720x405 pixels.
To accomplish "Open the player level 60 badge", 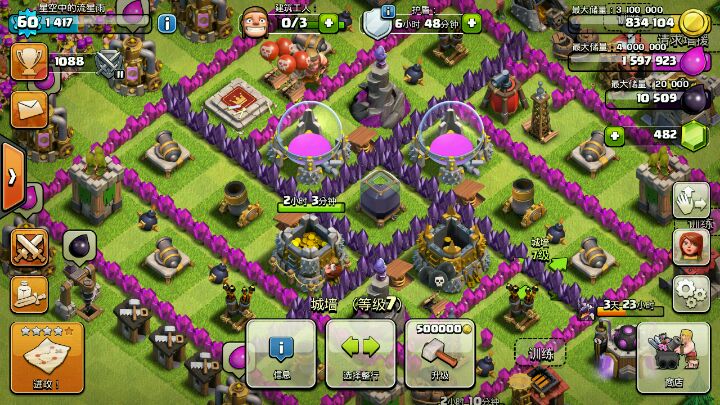I will [26, 21].
